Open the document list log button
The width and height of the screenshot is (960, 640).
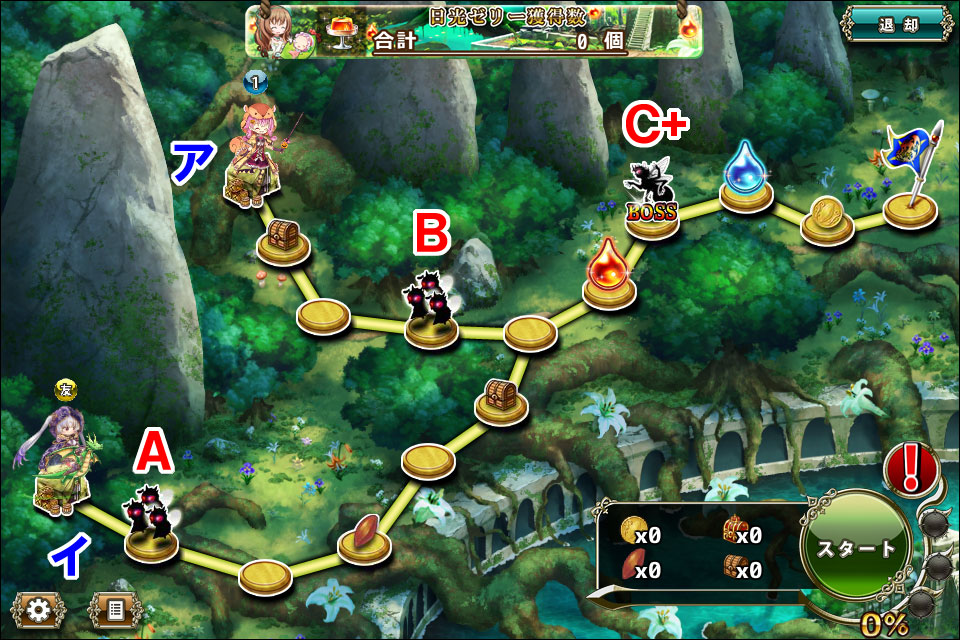pyautogui.click(x=116, y=609)
